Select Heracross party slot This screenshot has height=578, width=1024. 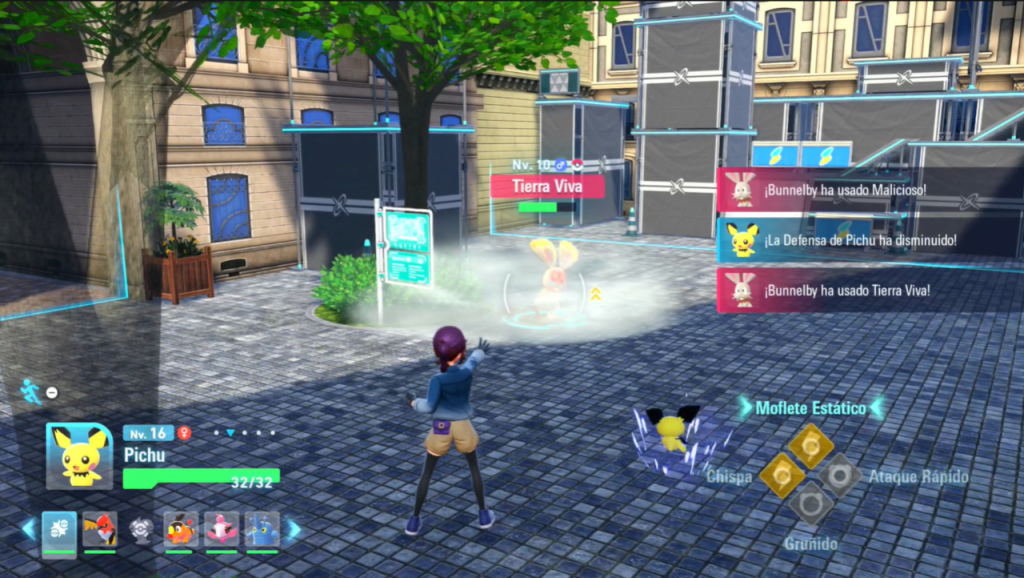pyautogui.click(x=261, y=529)
